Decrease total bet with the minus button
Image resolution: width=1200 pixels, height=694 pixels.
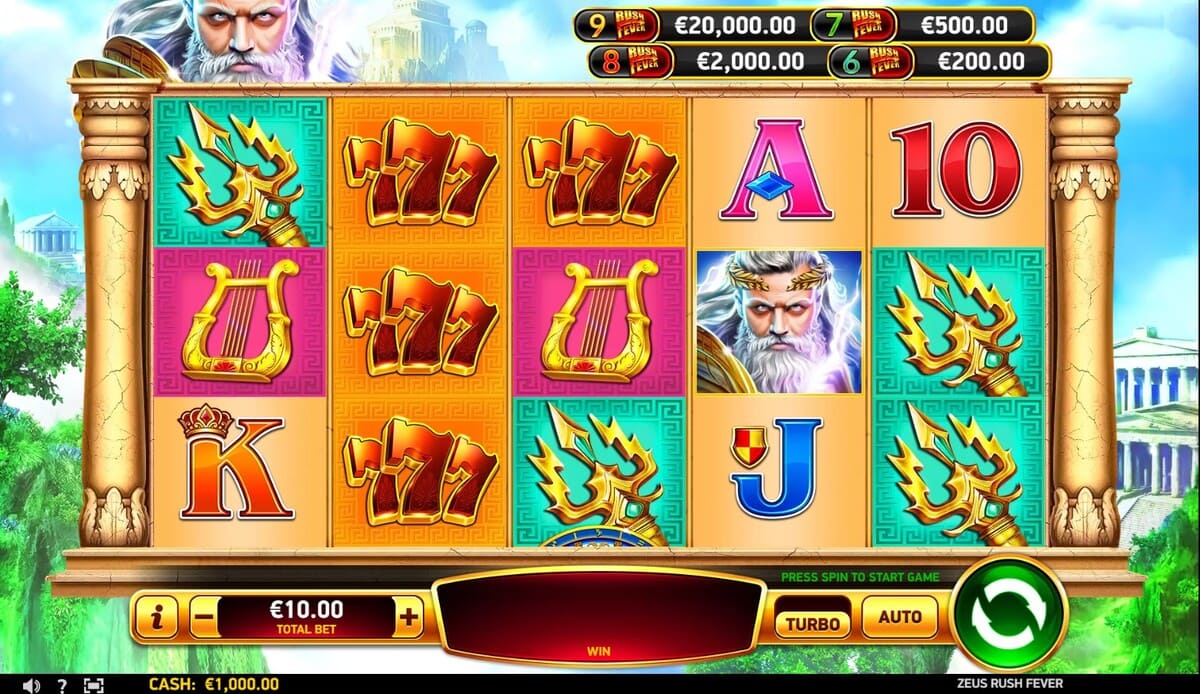[x=203, y=618]
